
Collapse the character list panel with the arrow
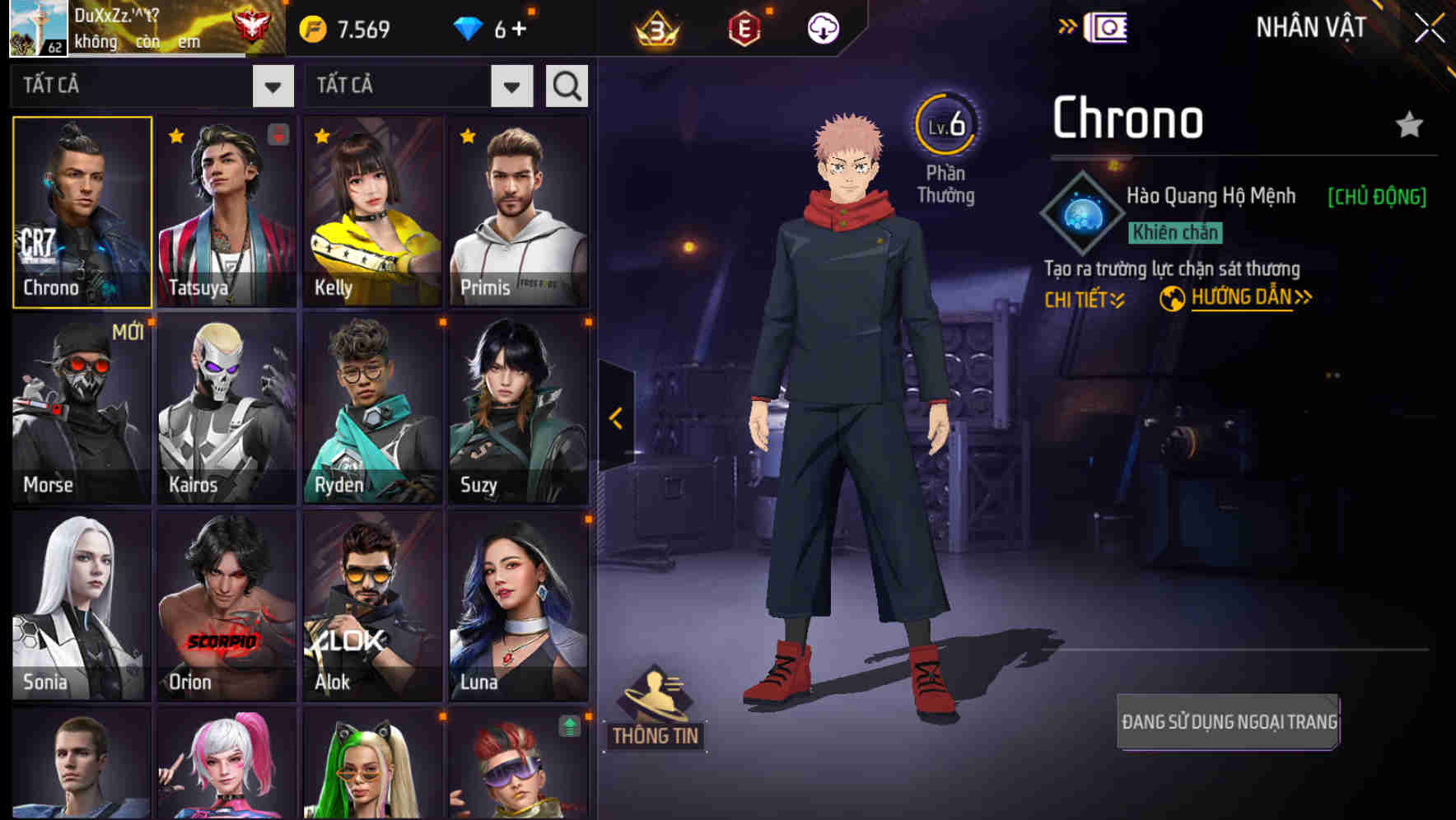tap(614, 418)
